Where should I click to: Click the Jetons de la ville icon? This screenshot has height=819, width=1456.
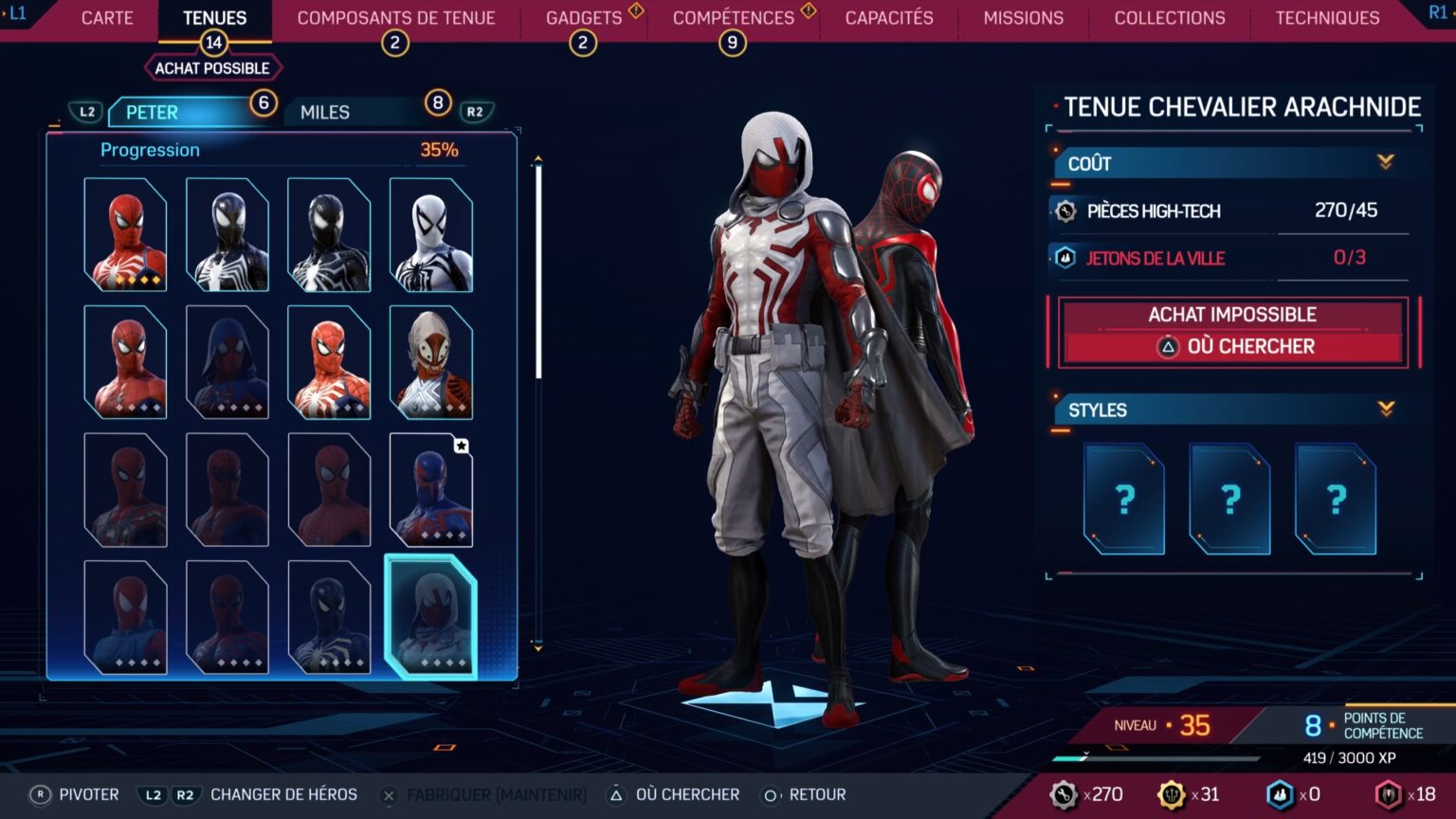[1064, 258]
